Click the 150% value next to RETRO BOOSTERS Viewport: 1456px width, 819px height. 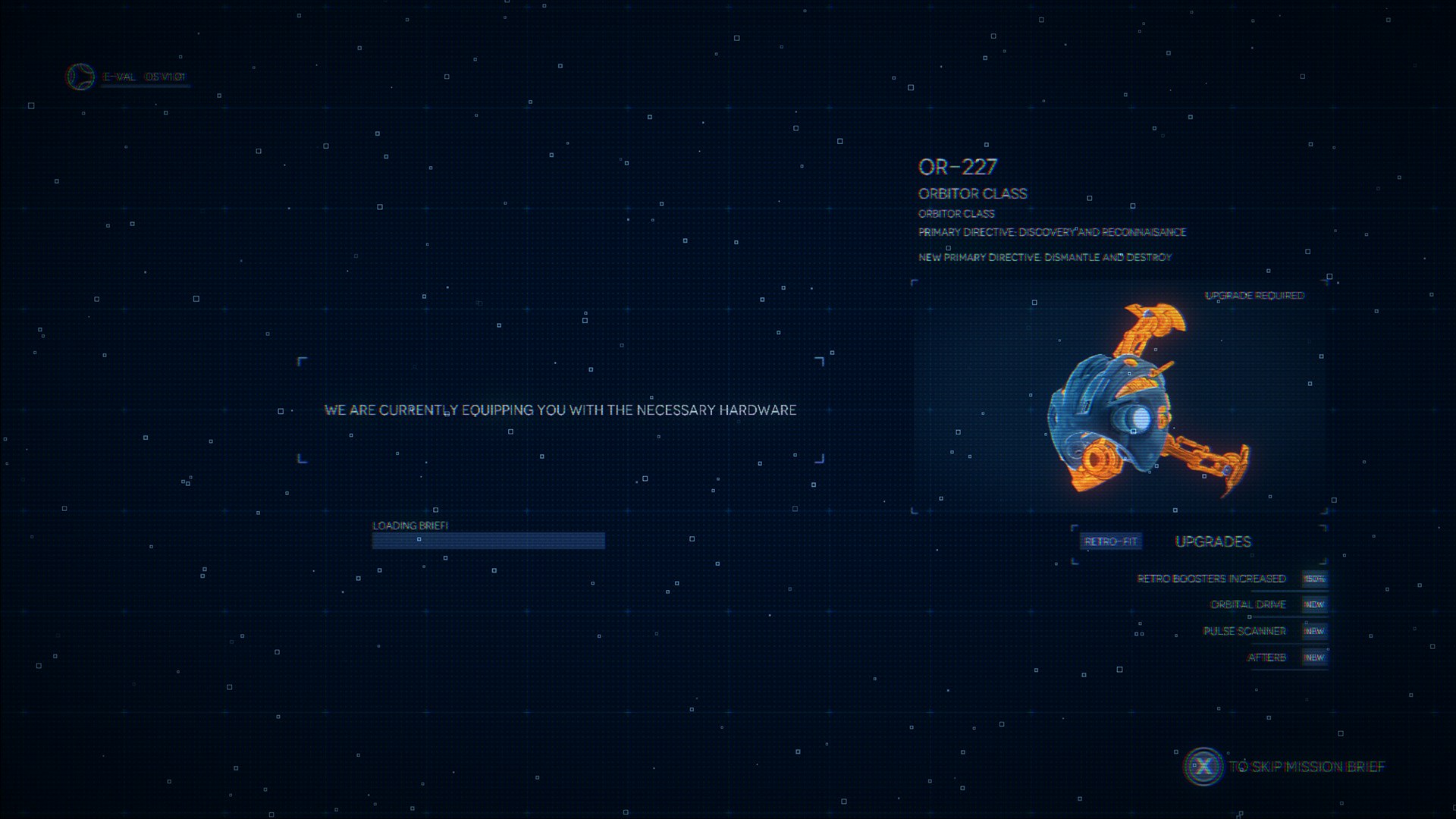(1314, 578)
